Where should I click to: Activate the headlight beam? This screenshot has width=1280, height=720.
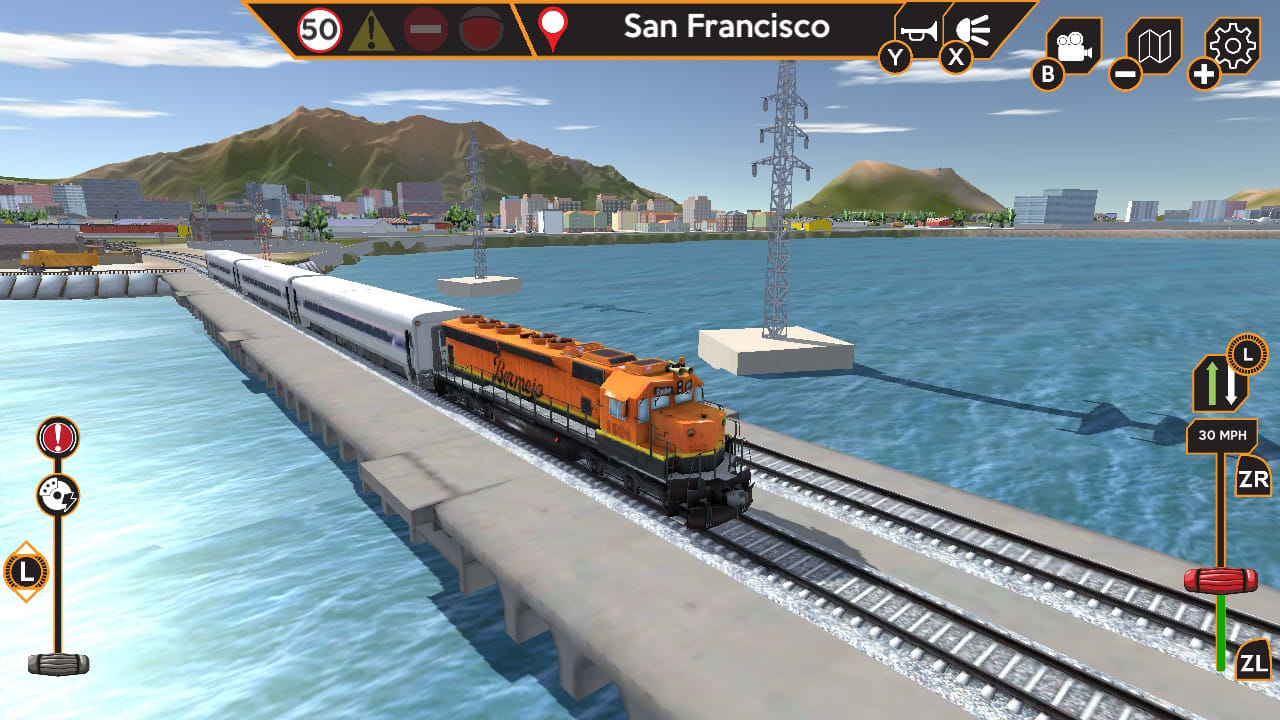coord(972,30)
